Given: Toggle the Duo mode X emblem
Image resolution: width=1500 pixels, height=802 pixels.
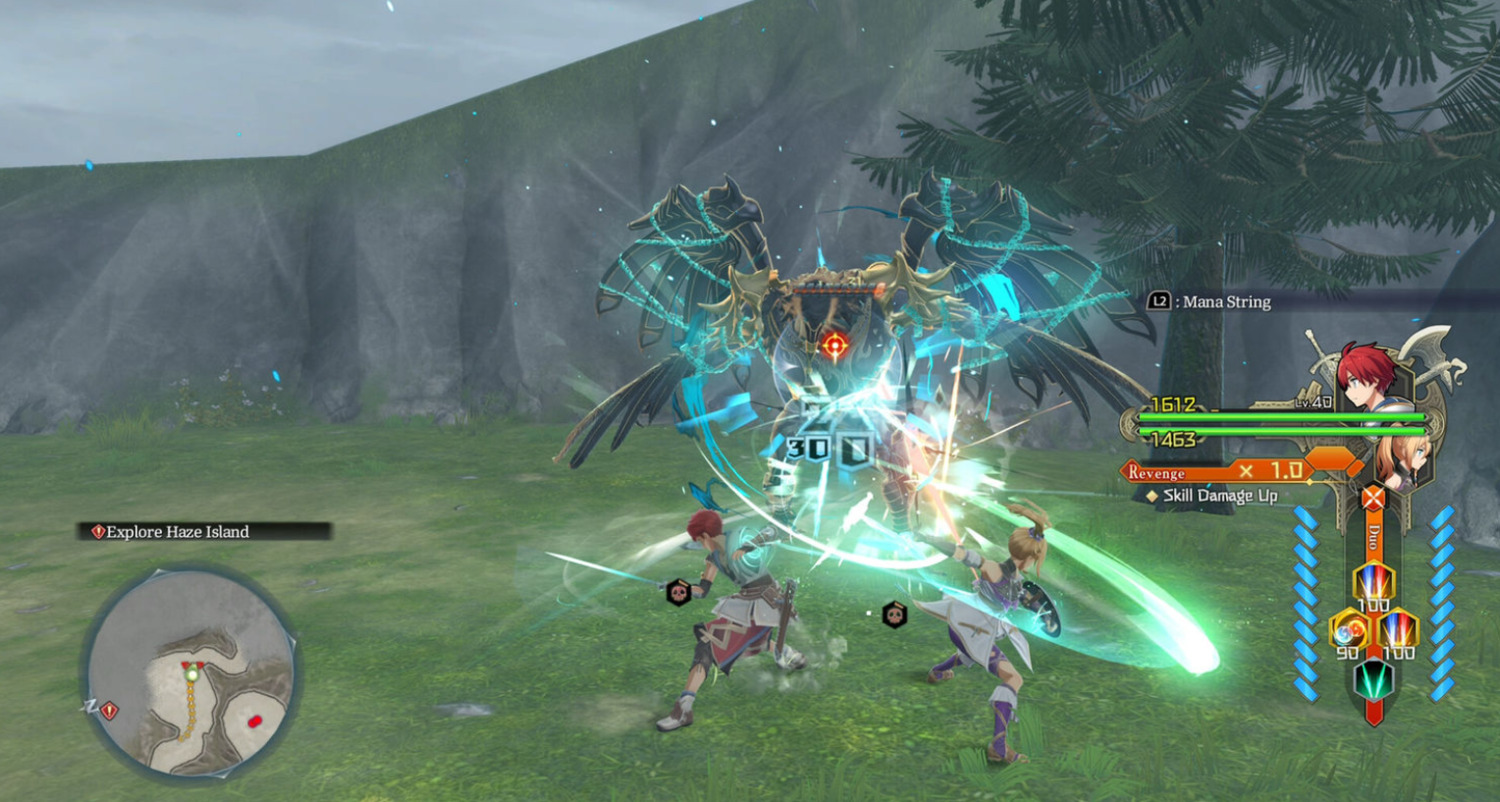Looking at the screenshot, I should [x=1374, y=497].
